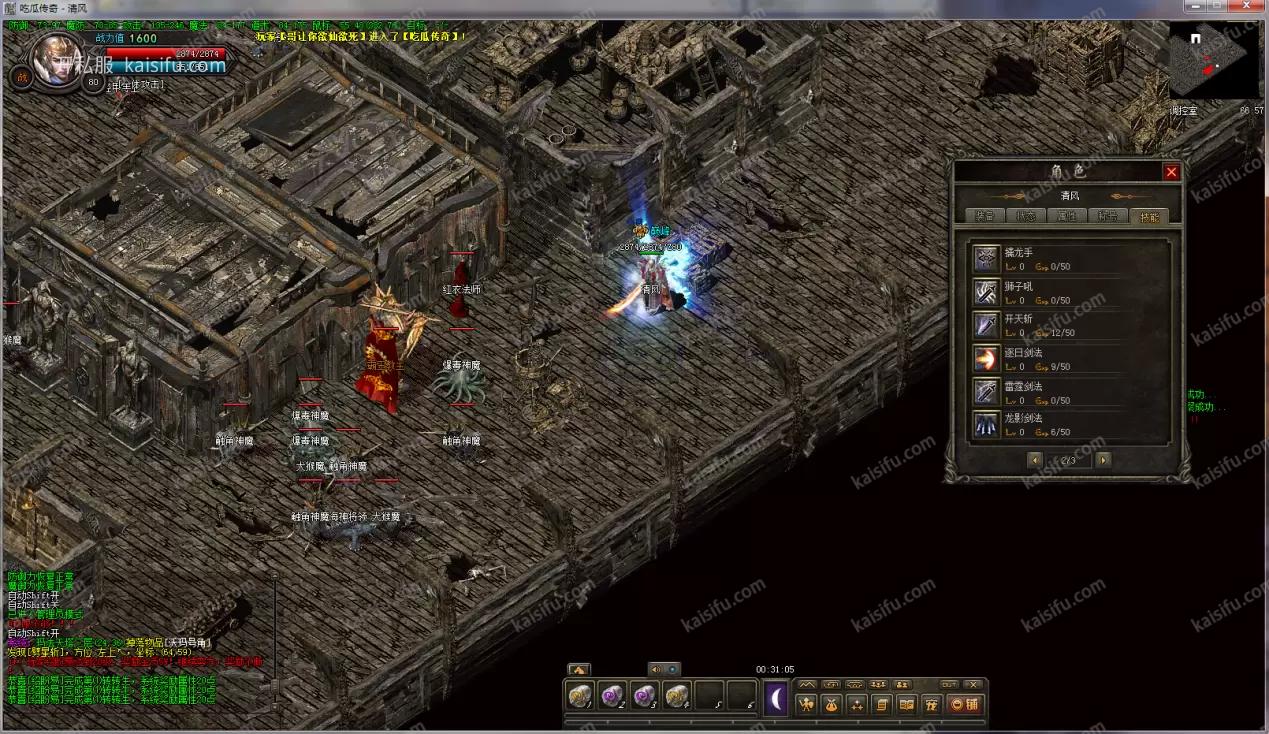Open the character warrior icon button

[x=806, y=704]
